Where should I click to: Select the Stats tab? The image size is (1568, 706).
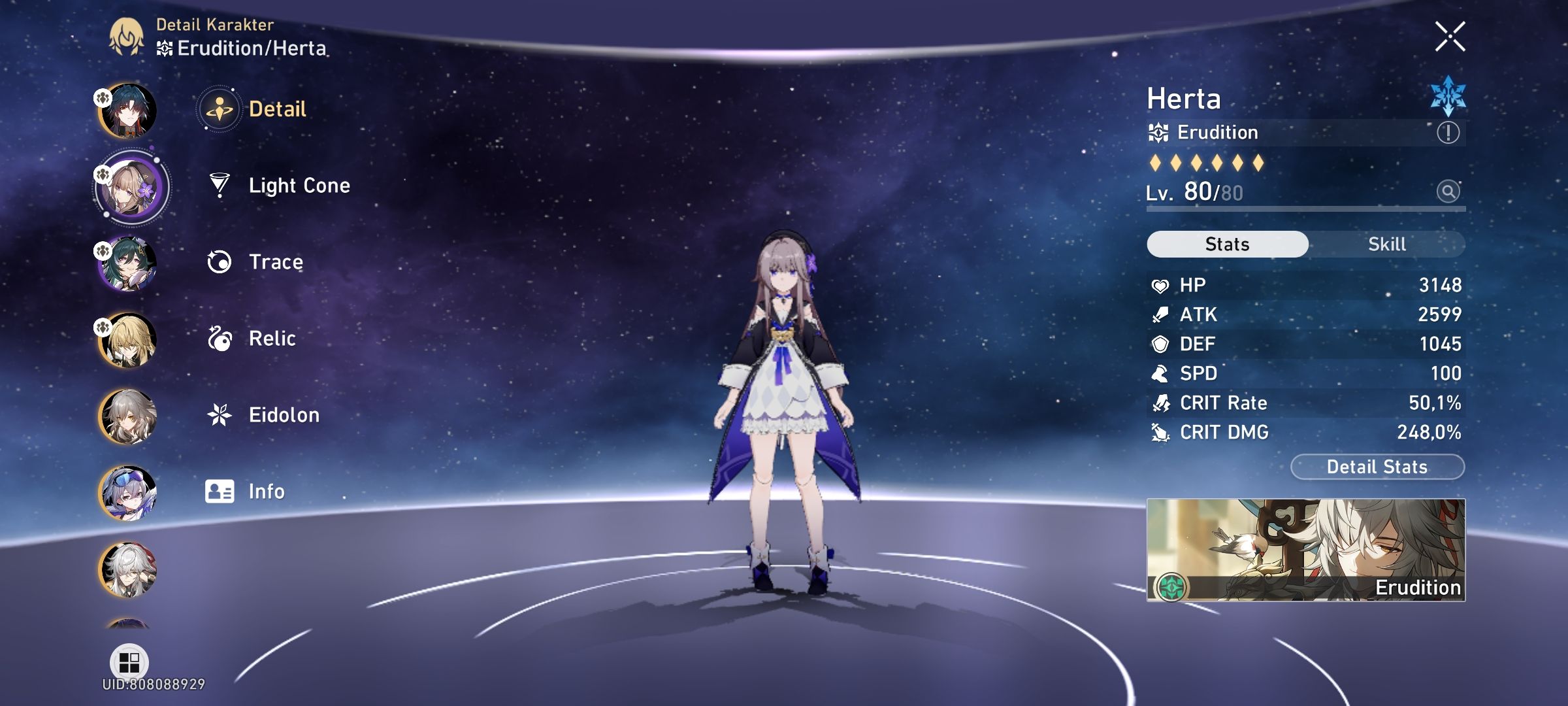[x=1226, y=243]
